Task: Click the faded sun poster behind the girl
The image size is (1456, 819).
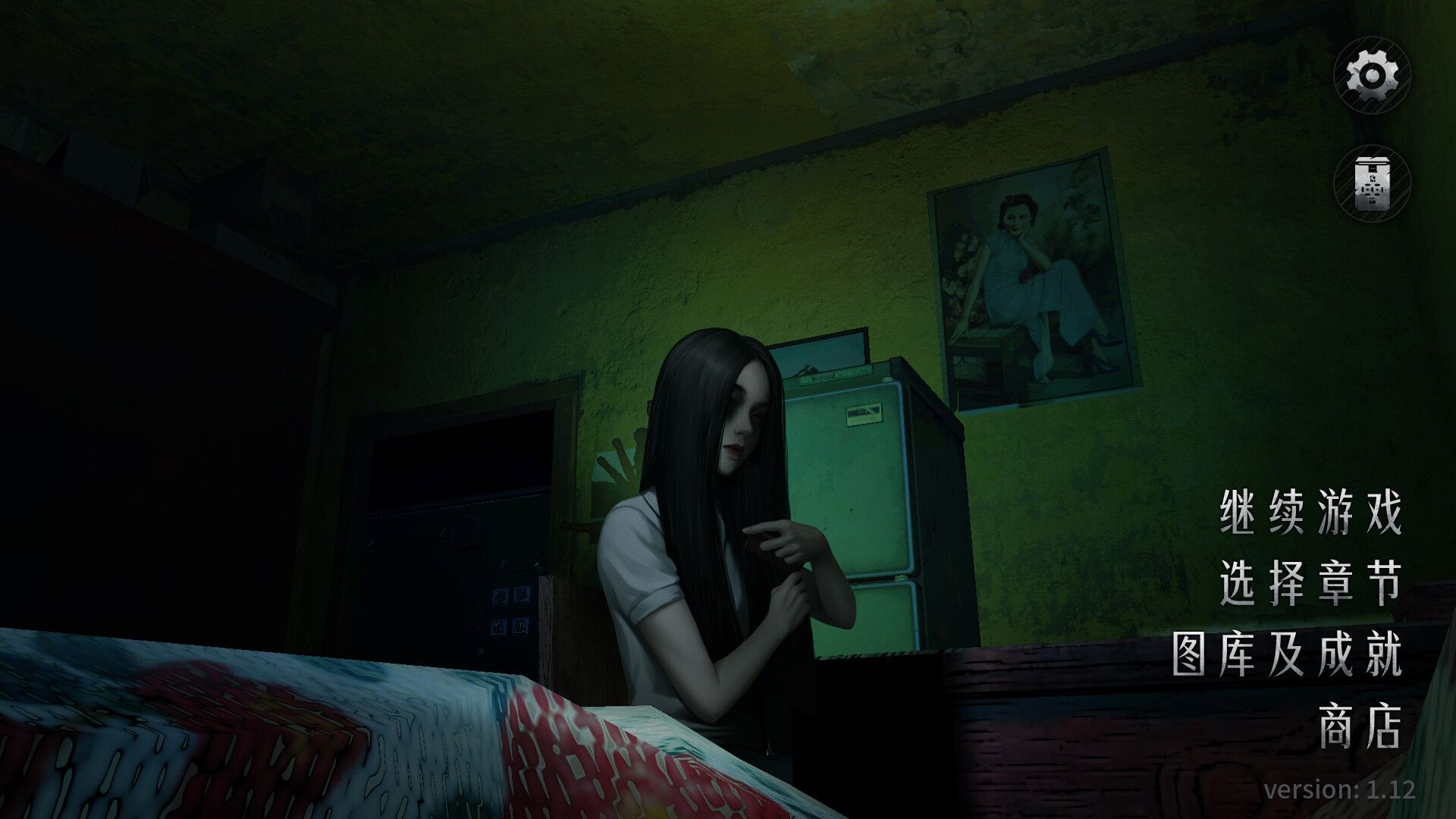Action: (x=622, y=463)
